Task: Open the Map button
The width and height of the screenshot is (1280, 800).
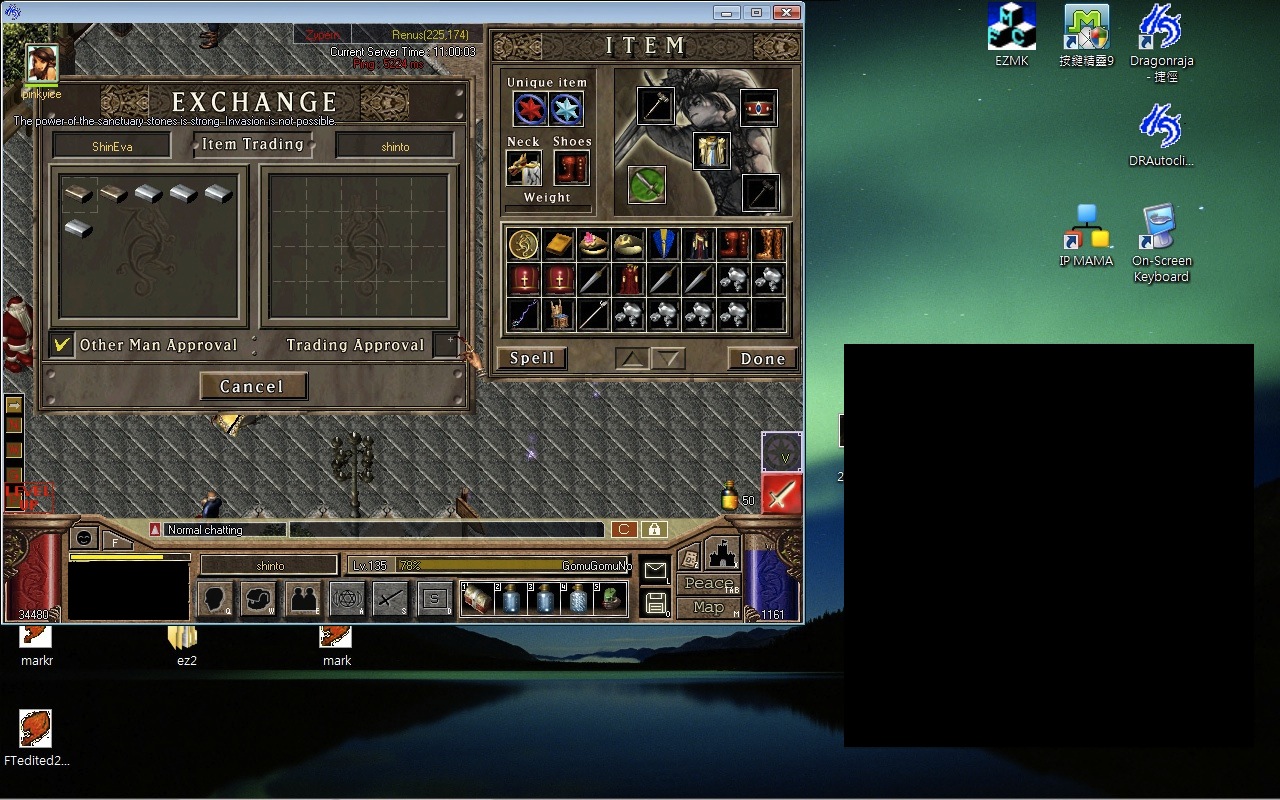Action: coord(709,607)
